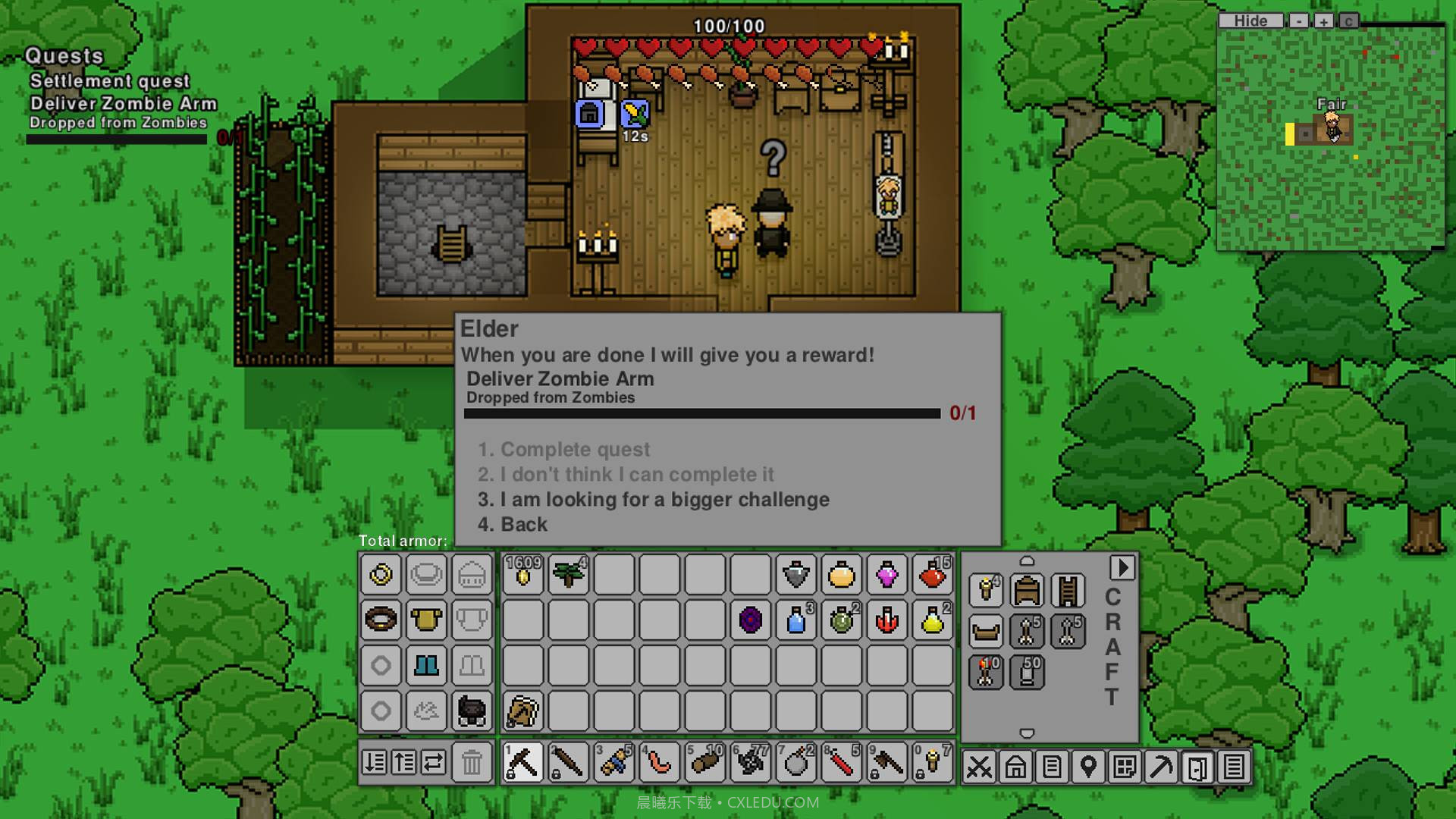This screenshot has height=819, width=1456.
Task: Click the dark purple orb item
Action: (x=750, y=620)
